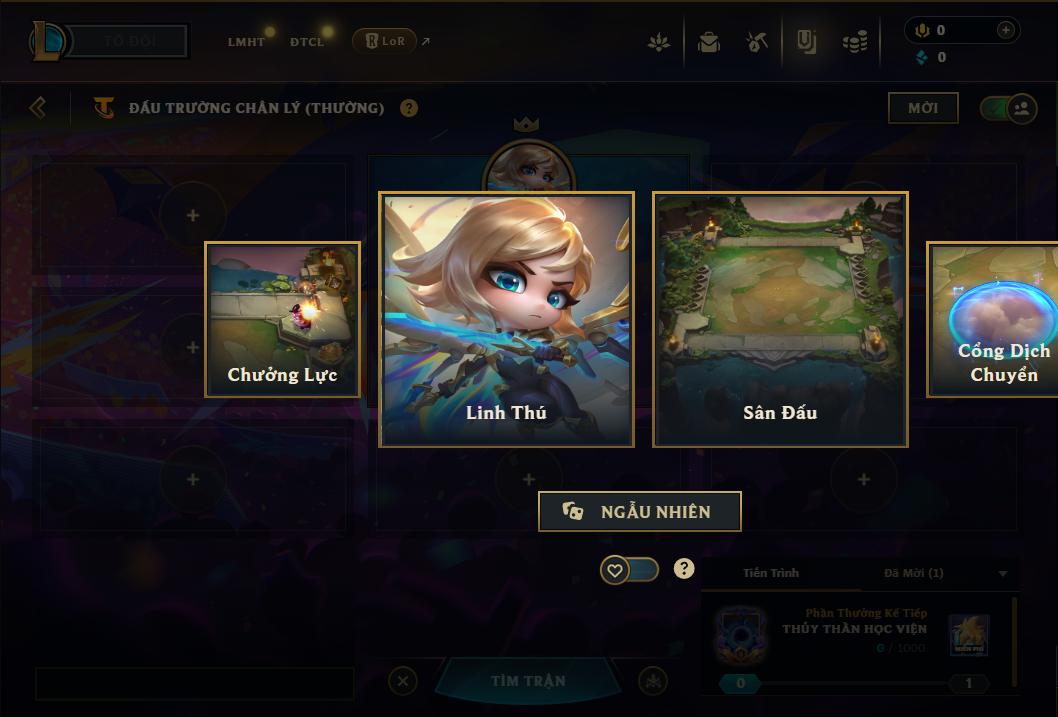Click the Ngẫu Nhiên random button
Screen dimensions: 1058x717
click(x=640, y=511)
